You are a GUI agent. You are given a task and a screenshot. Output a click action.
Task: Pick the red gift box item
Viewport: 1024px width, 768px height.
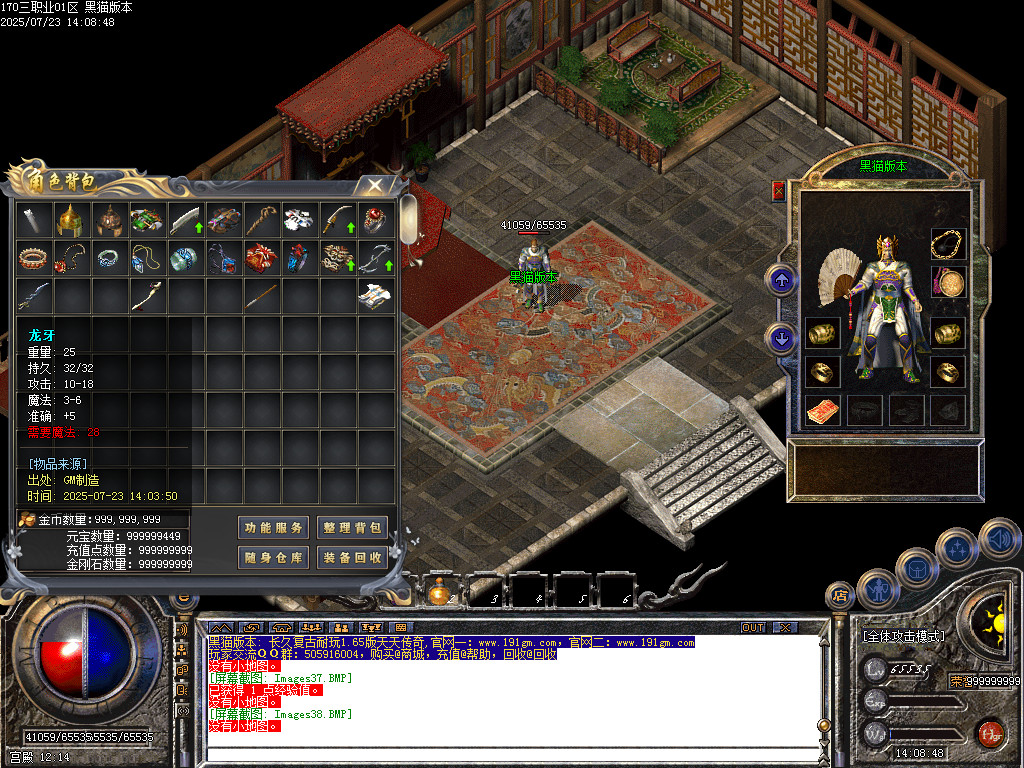tap(261, 258)
